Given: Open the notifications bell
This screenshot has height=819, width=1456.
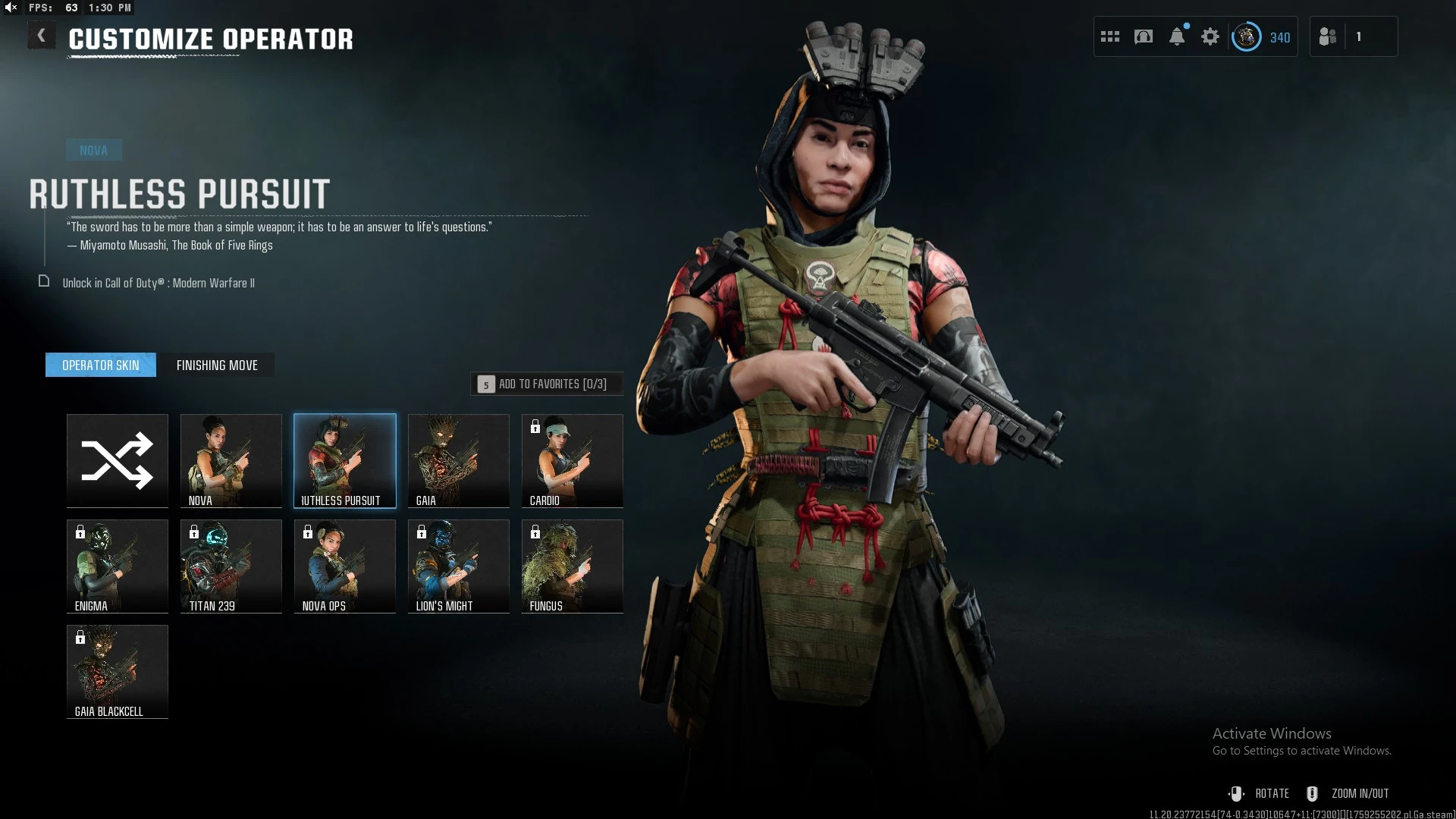Looking at the screenshot, I should click(x=1177, y=36).
